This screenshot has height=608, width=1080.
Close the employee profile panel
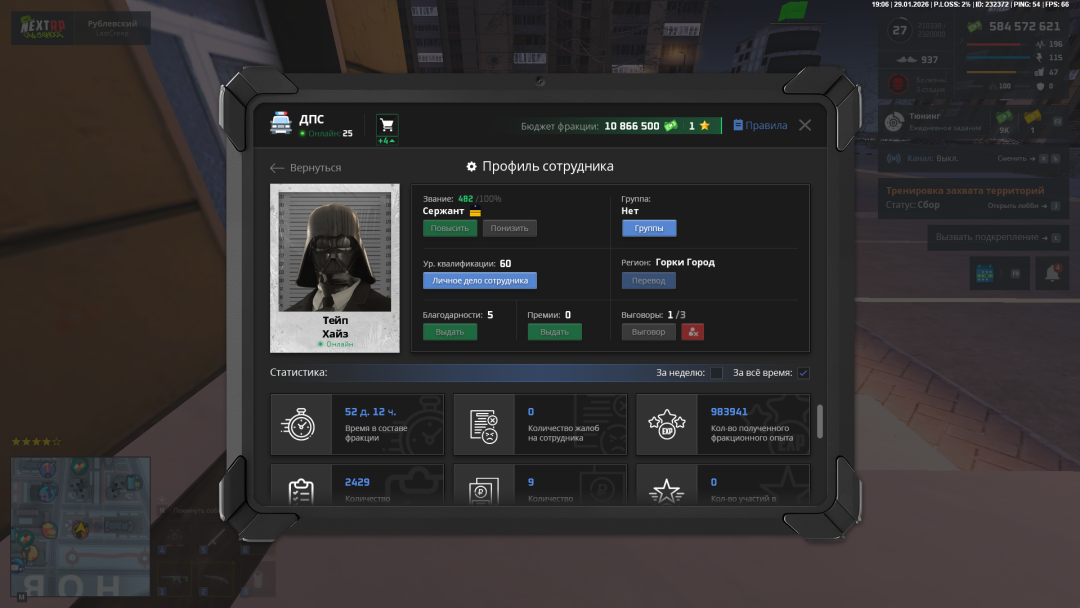[805, 125]
